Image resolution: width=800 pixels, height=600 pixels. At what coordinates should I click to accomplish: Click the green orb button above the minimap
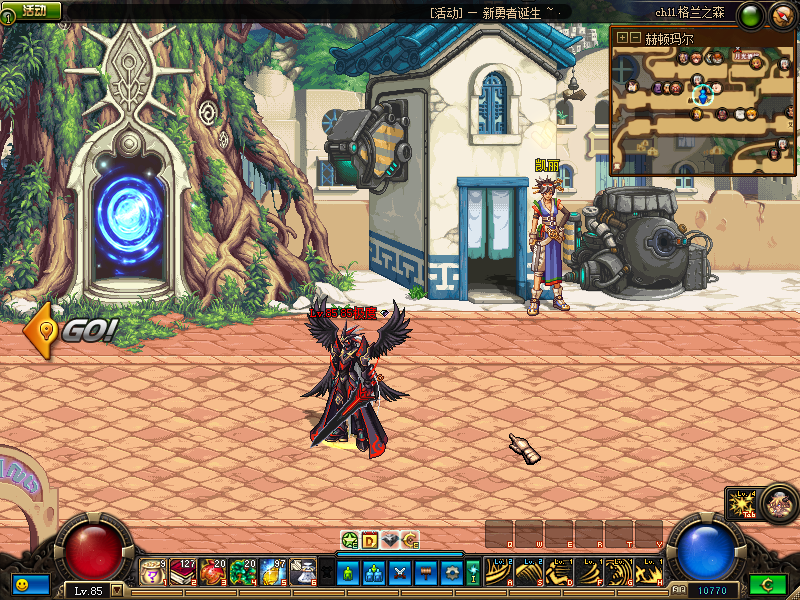pos(750,14)
